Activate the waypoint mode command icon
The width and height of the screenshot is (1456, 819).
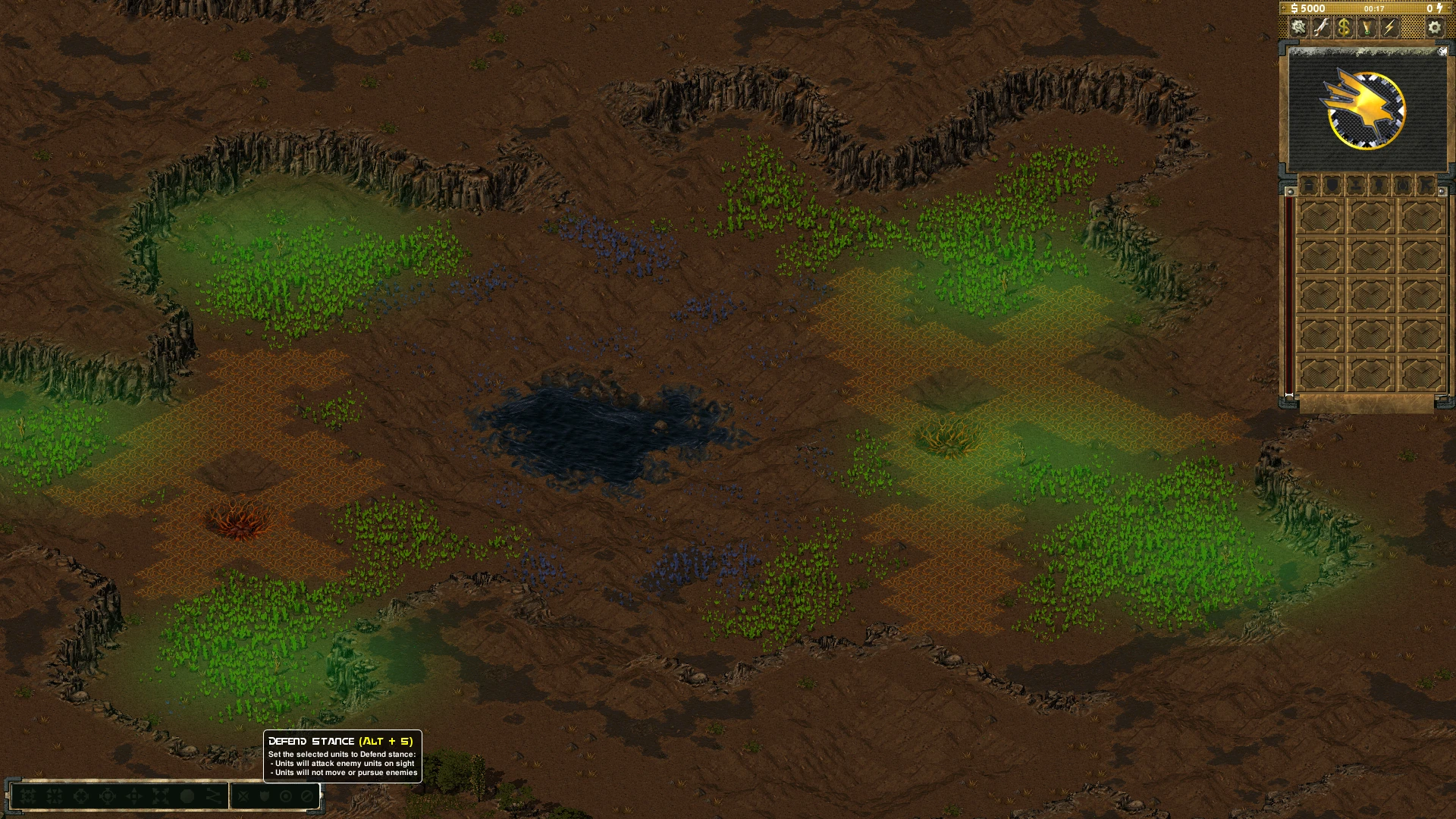(x=214, y=796)
